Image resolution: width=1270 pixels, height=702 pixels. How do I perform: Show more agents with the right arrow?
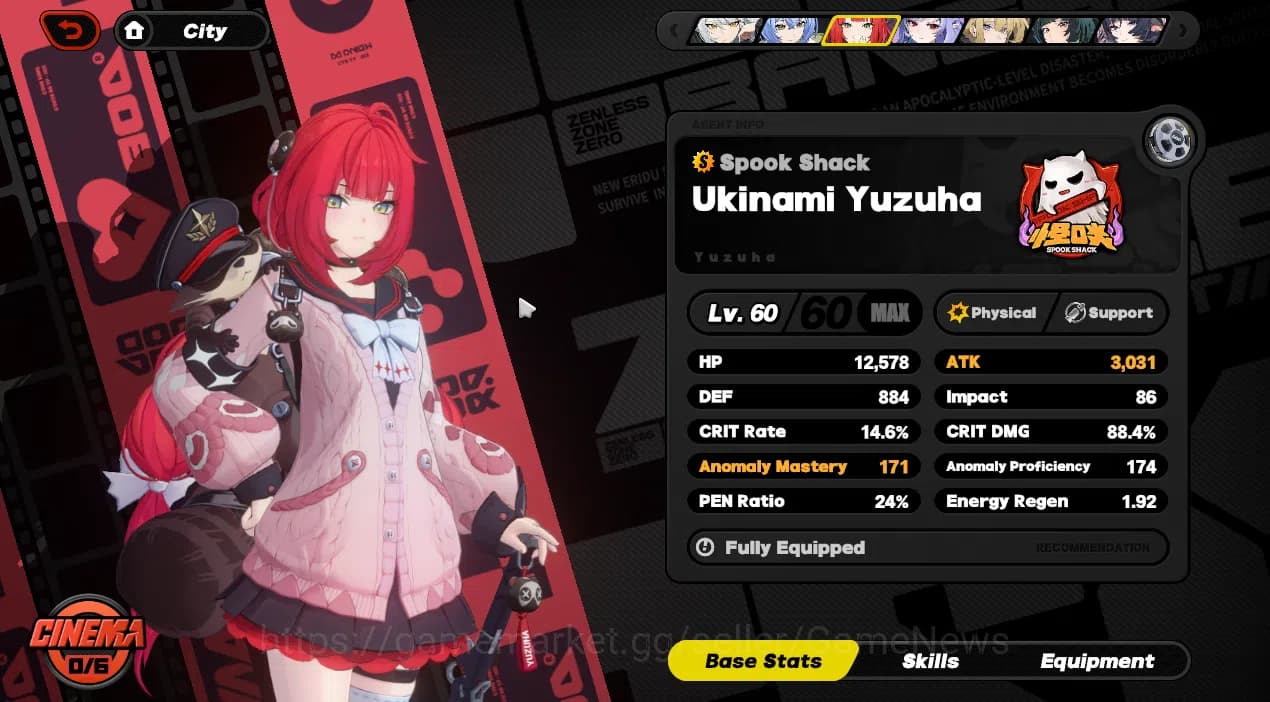[1183, 31]
